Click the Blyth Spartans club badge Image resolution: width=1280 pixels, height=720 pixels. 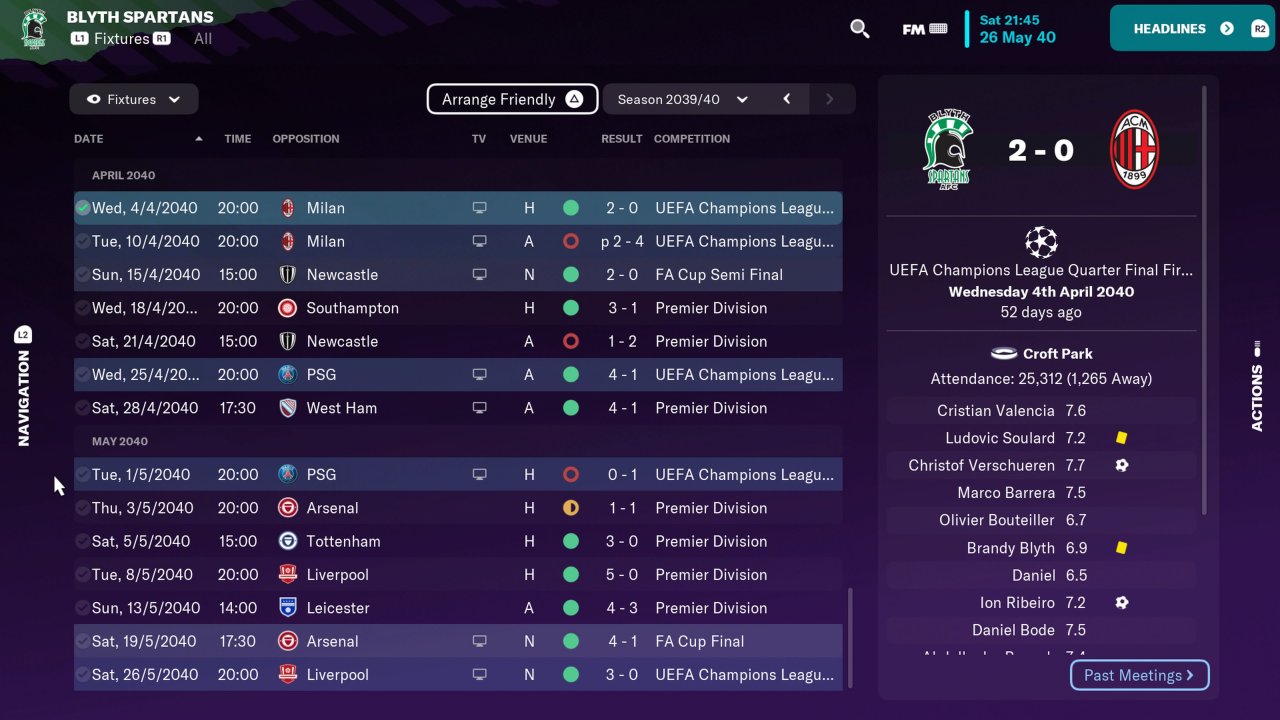point(33,28)
